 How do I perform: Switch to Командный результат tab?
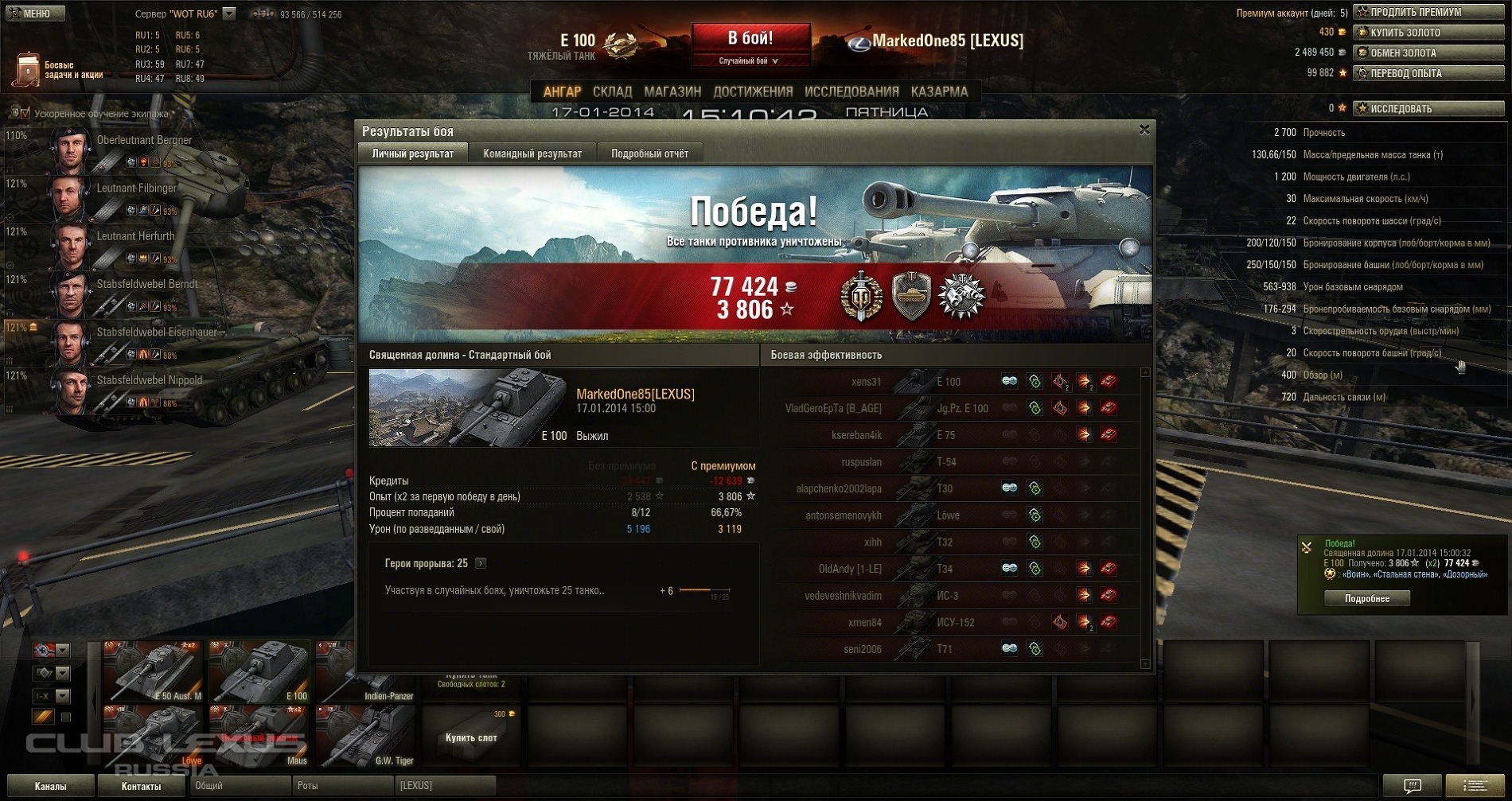532,154
